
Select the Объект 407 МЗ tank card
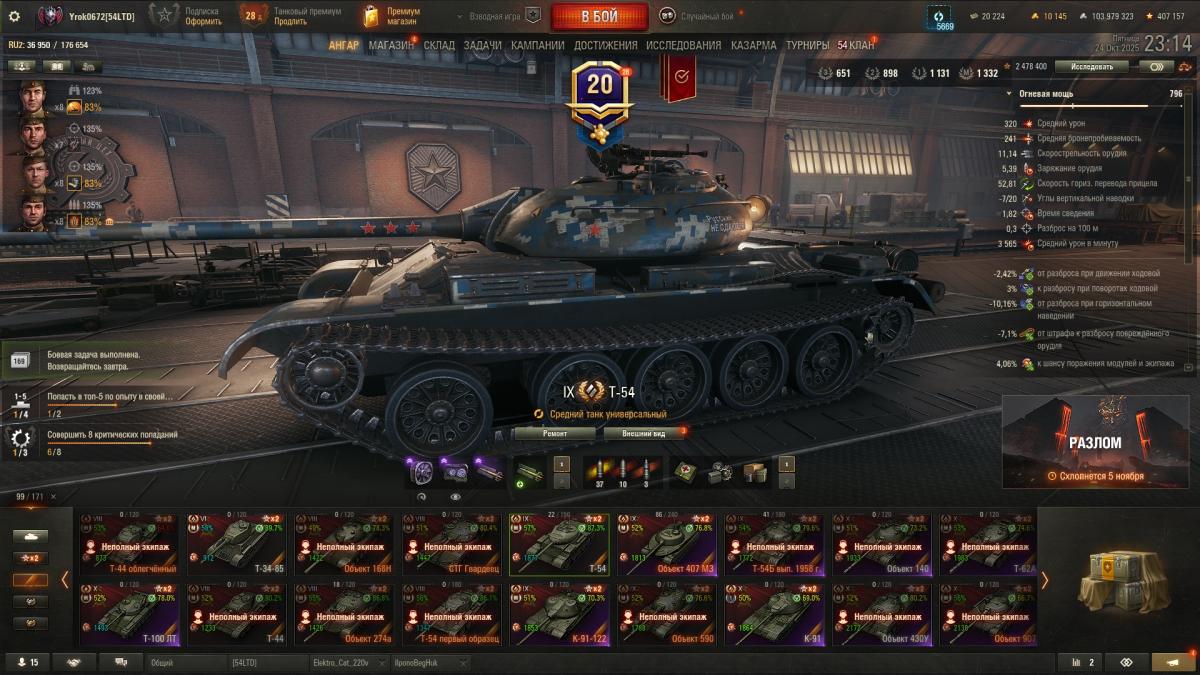pyautogui.click(x=667, y=545)
